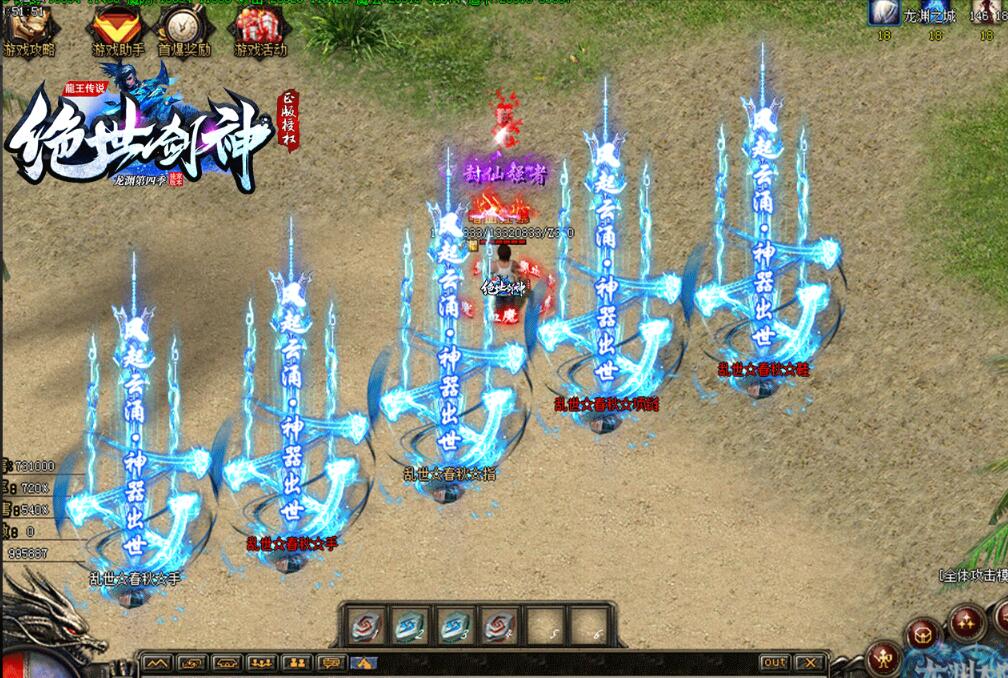Click the white feather buff icon
Viewport: 1008px width, 678px height.
(885, 12)
